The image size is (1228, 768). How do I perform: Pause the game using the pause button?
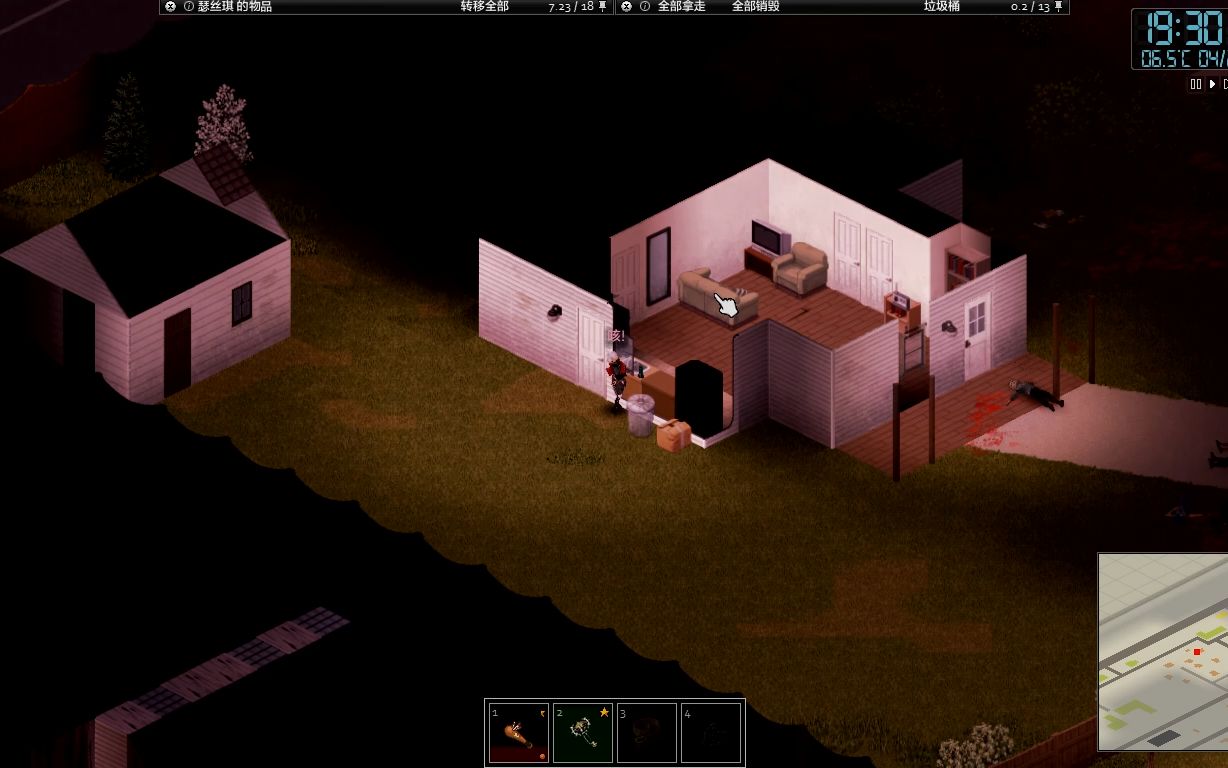1195,84
